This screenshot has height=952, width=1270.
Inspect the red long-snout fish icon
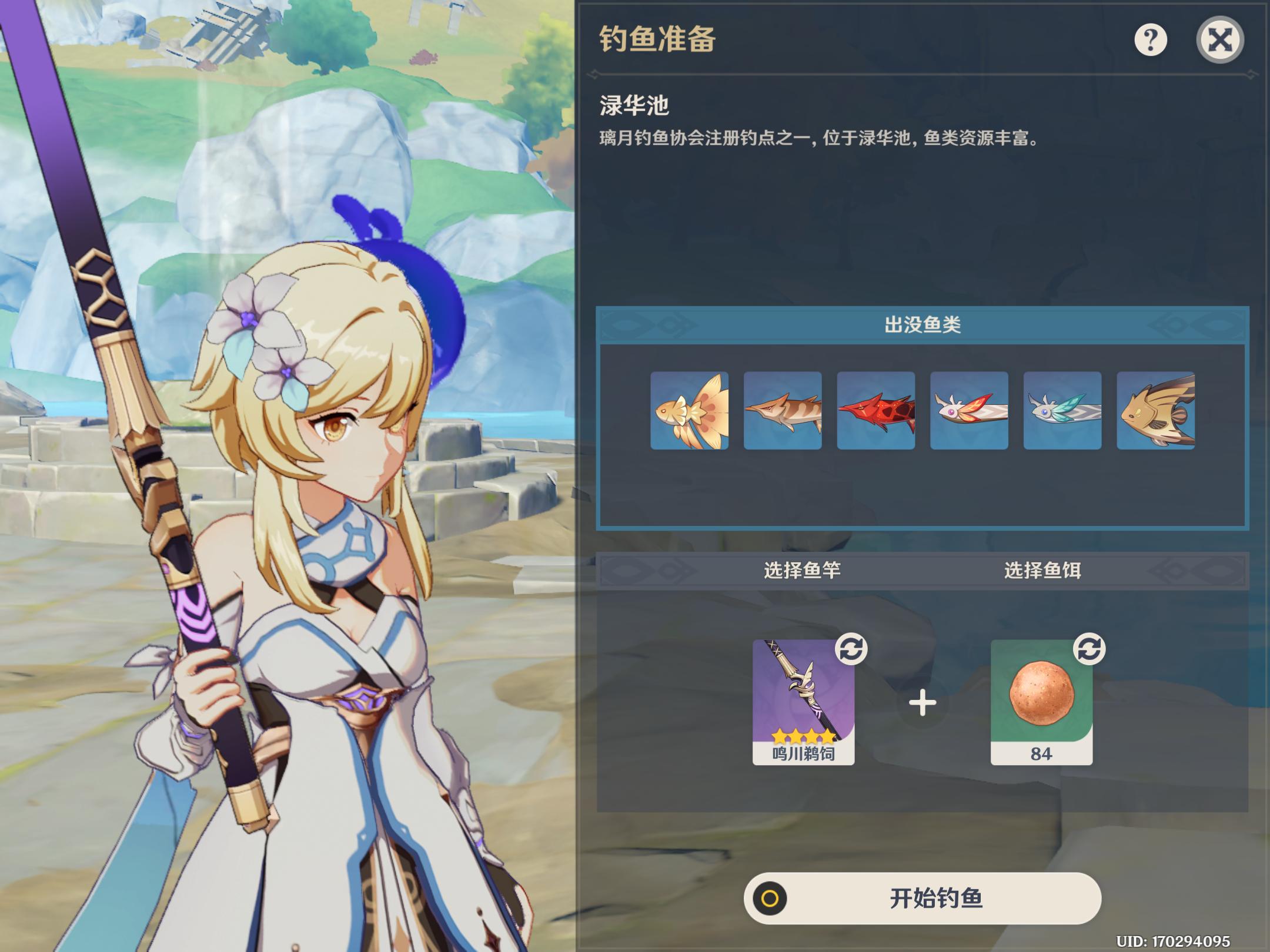(875, 411)
